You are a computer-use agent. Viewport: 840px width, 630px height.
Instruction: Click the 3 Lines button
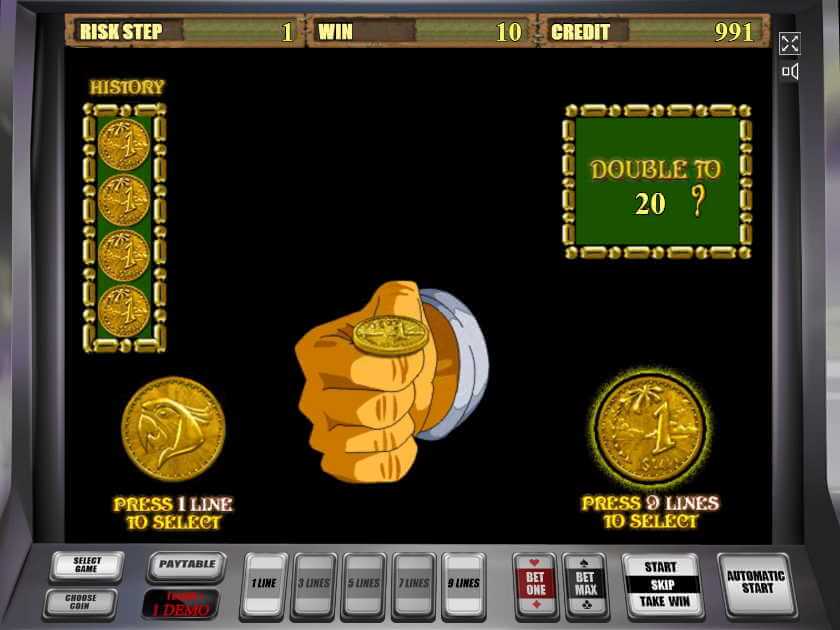[x=315, y=584]
